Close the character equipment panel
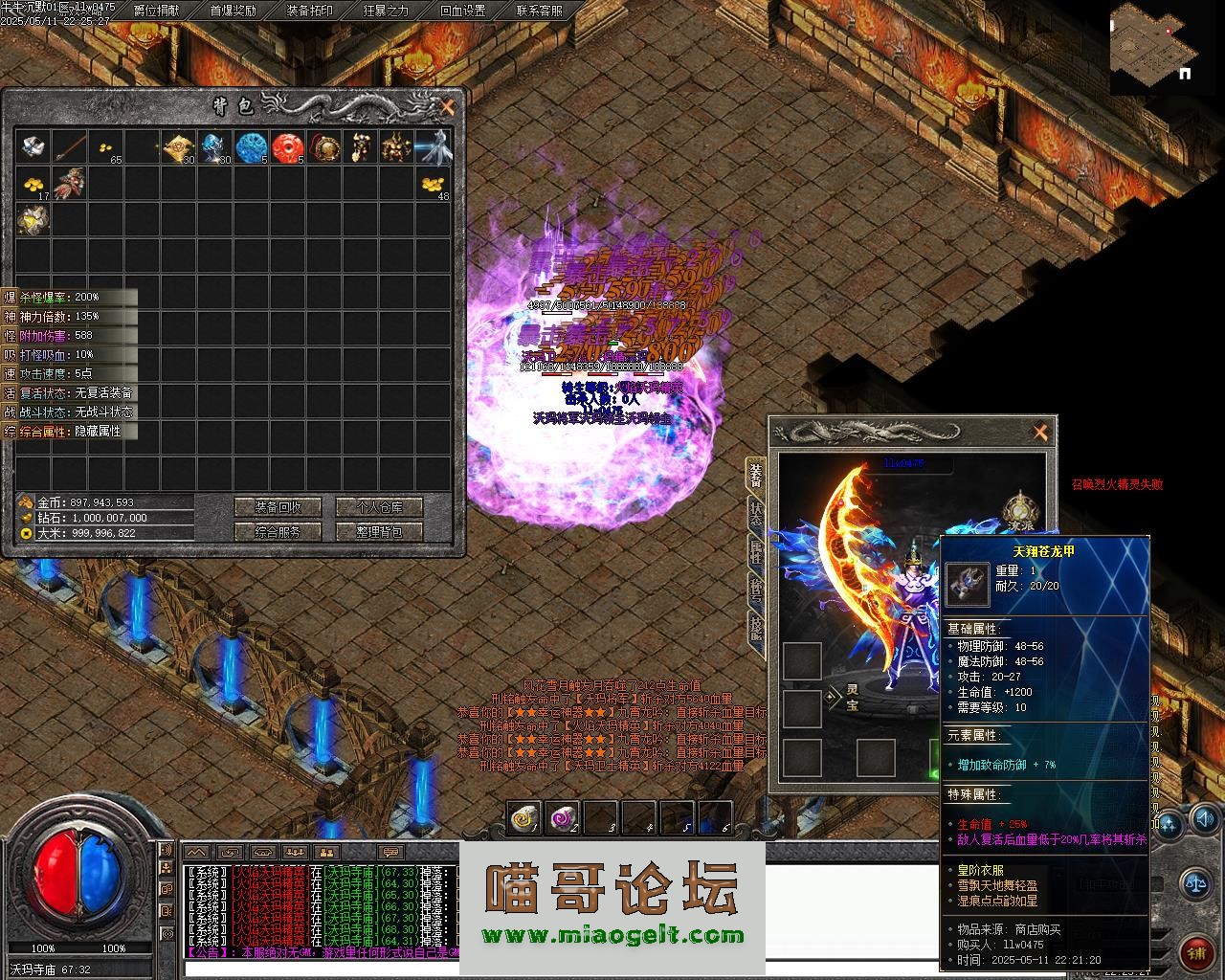Screen dimensions: 1225x980 point(1040,433)
